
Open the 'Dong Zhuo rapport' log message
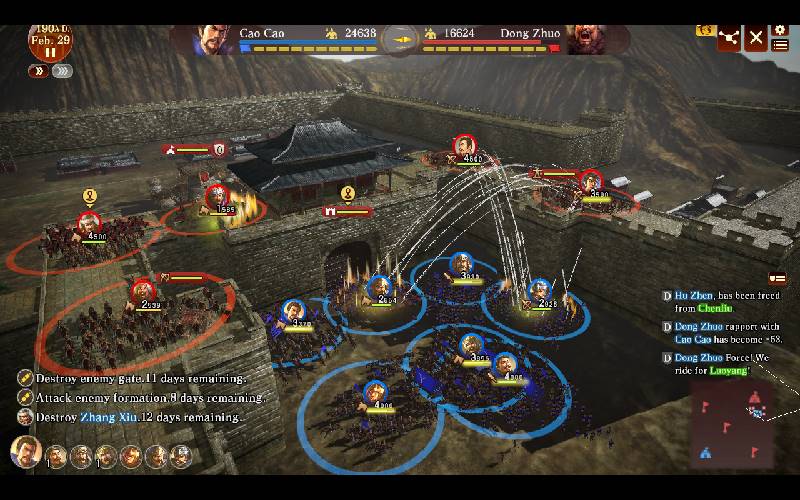point(725,333)
